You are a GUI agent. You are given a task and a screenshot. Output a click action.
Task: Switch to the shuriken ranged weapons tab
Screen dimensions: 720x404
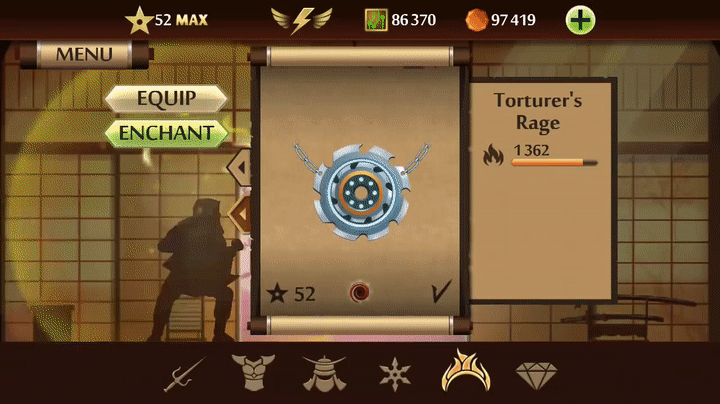pos(395,374)
